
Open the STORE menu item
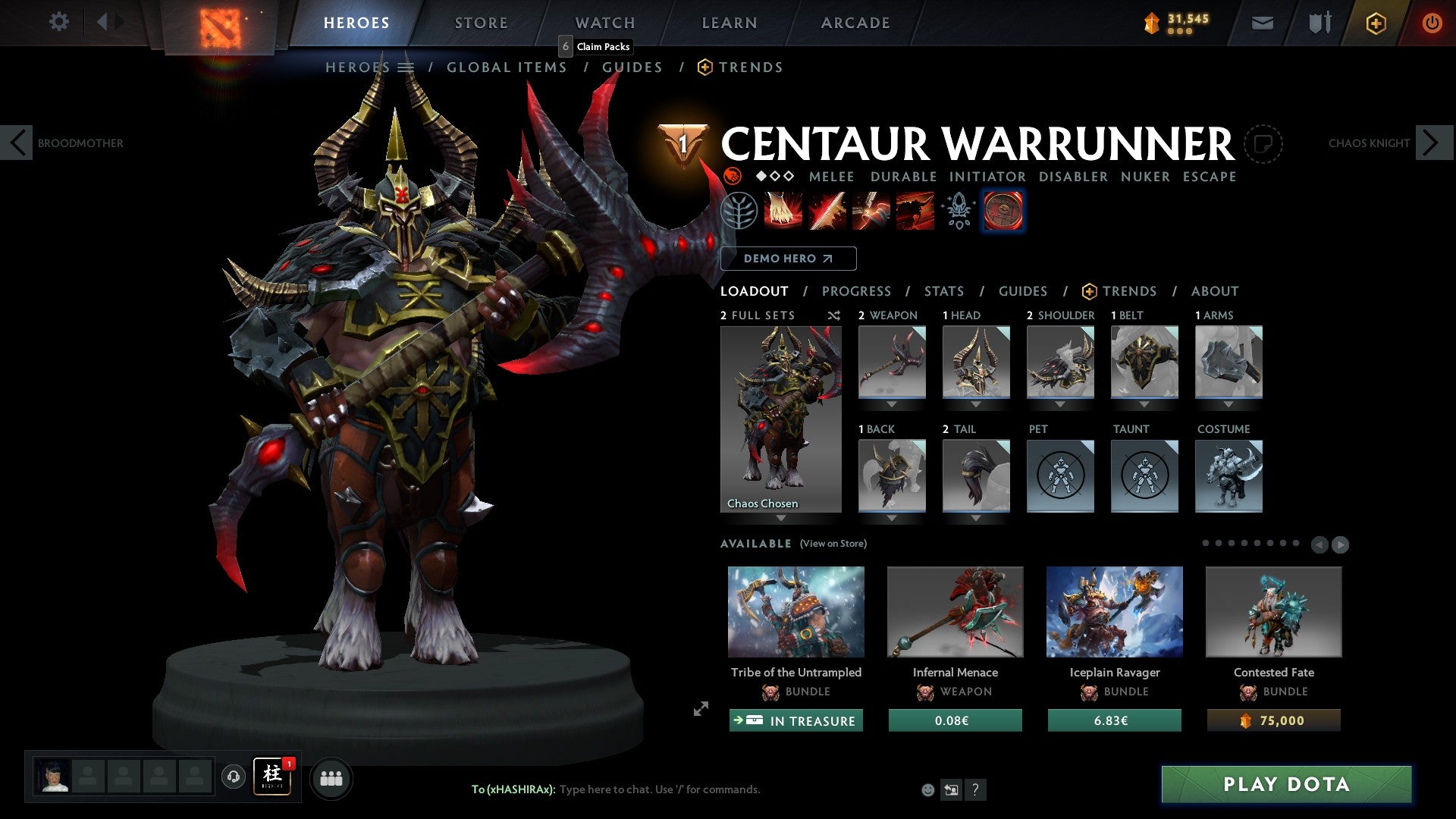(480, 23)
